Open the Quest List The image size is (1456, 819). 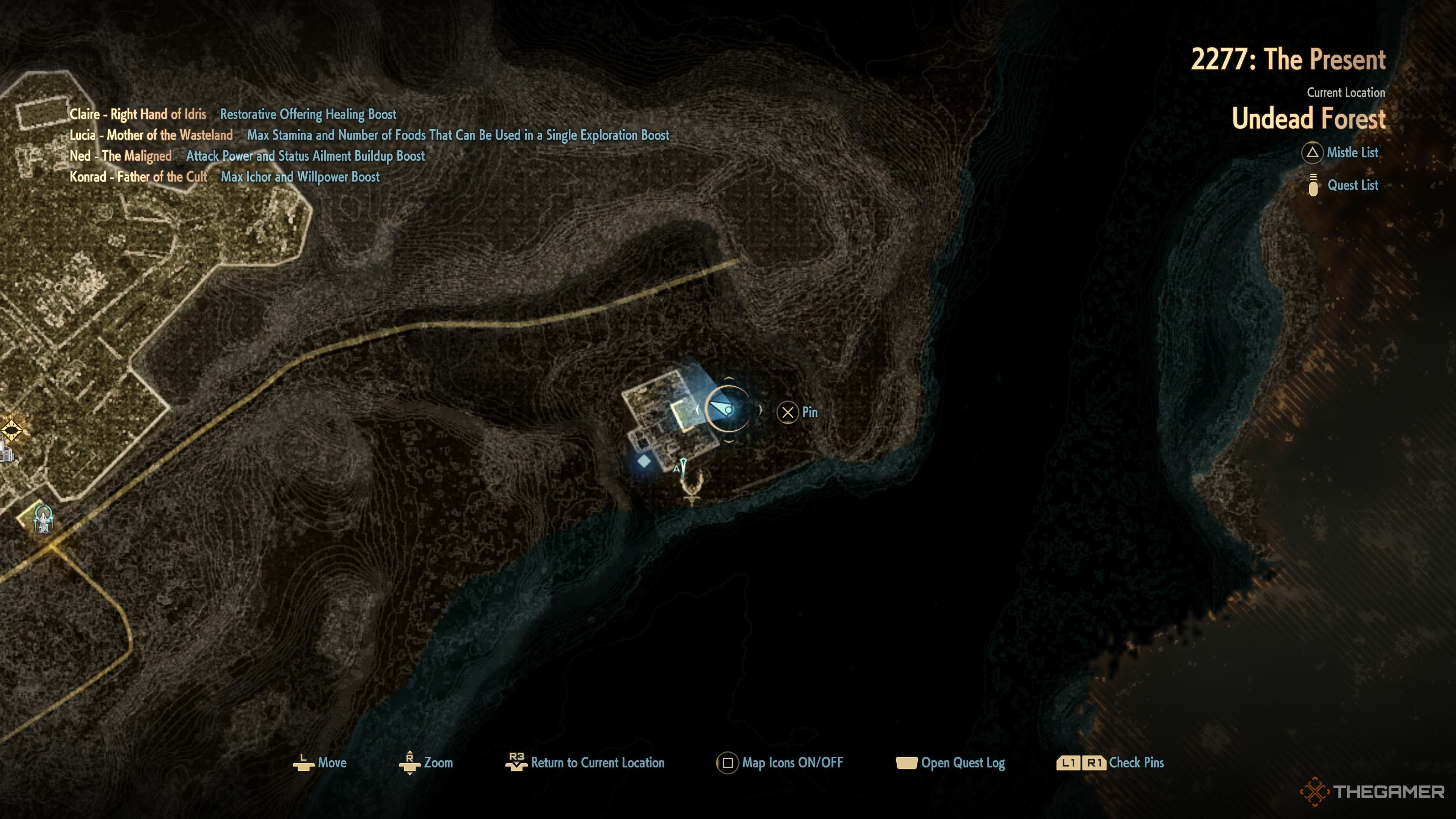(1344, 185)
